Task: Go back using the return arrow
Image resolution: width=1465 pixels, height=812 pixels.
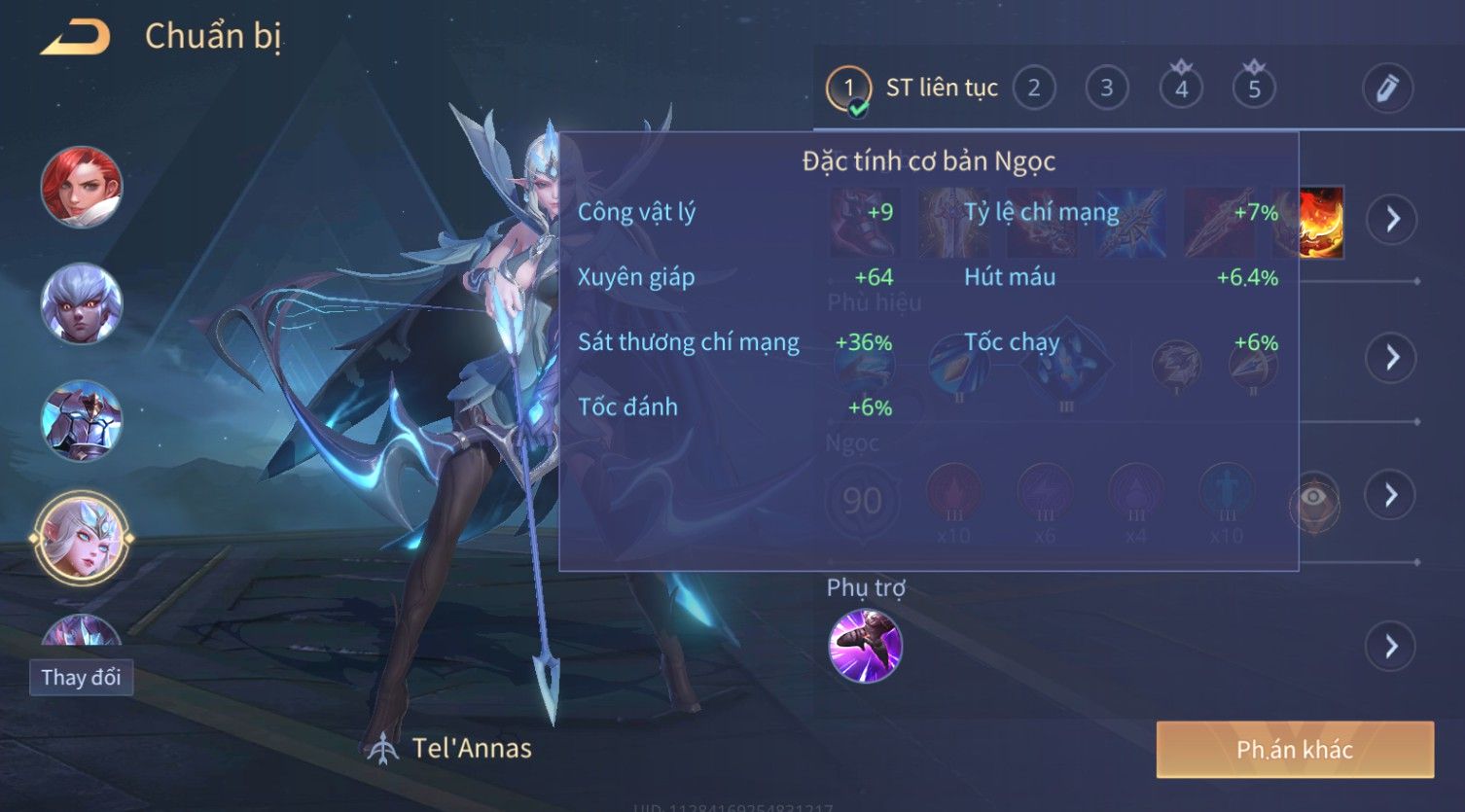Action: coord(74,38)
